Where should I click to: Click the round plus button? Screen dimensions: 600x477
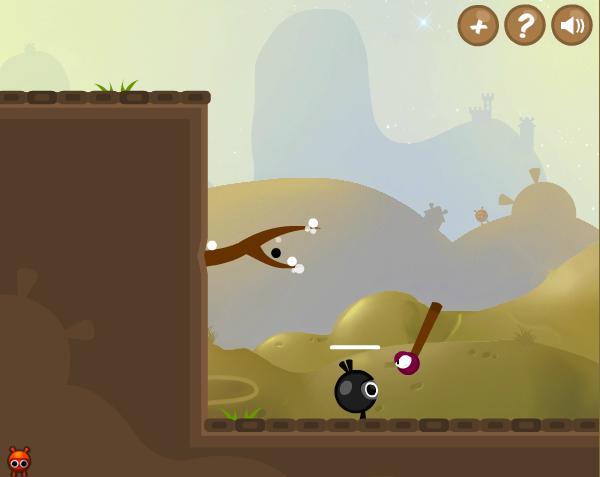click(478, 25)
